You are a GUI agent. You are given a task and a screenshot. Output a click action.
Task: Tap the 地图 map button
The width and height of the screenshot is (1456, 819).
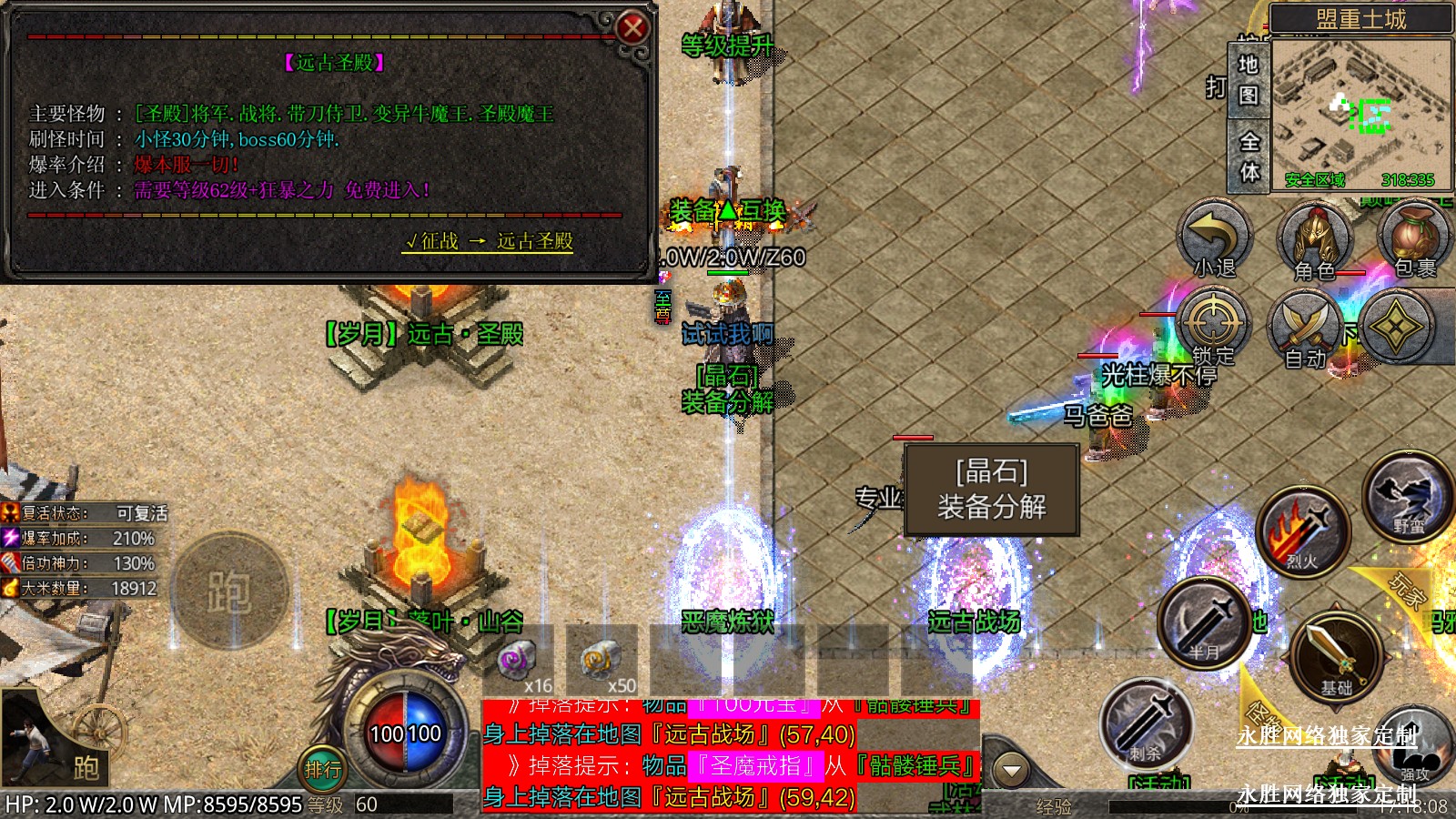point(1249,79)
